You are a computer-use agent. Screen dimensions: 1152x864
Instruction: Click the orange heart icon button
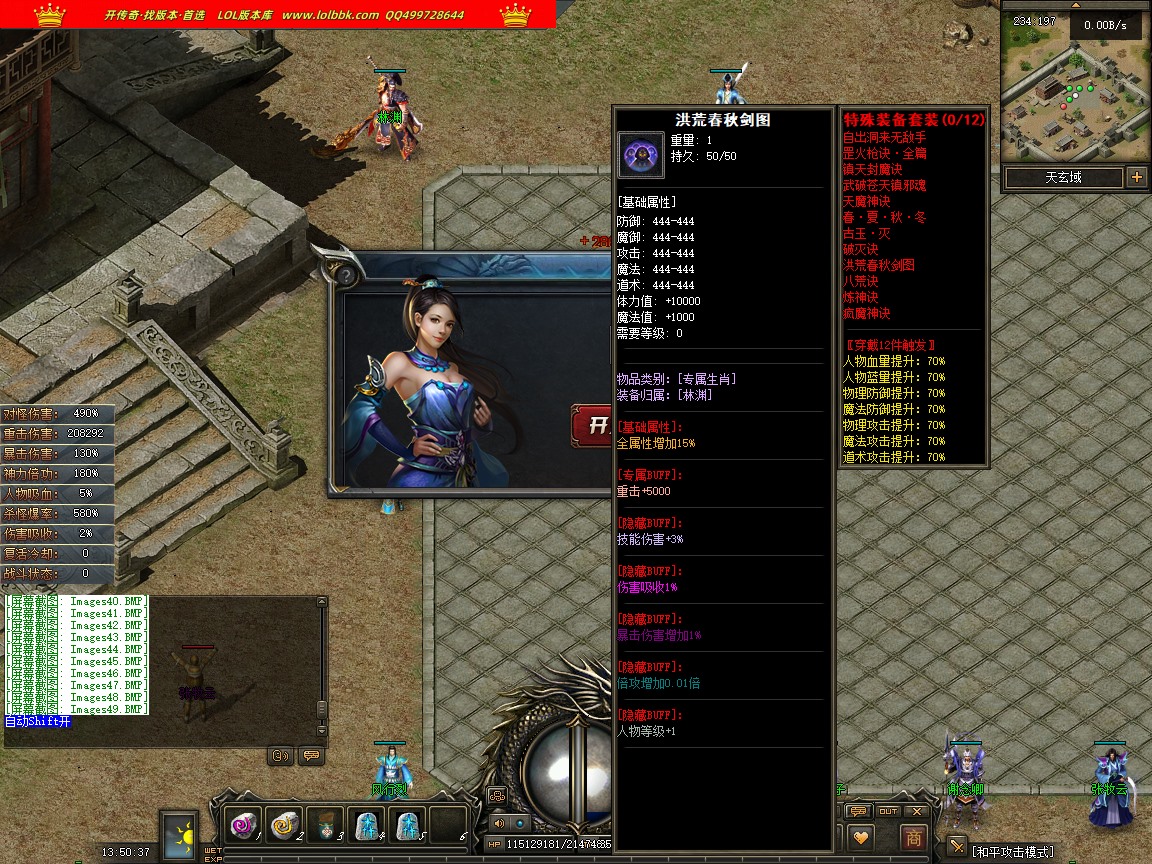[860, 838]
